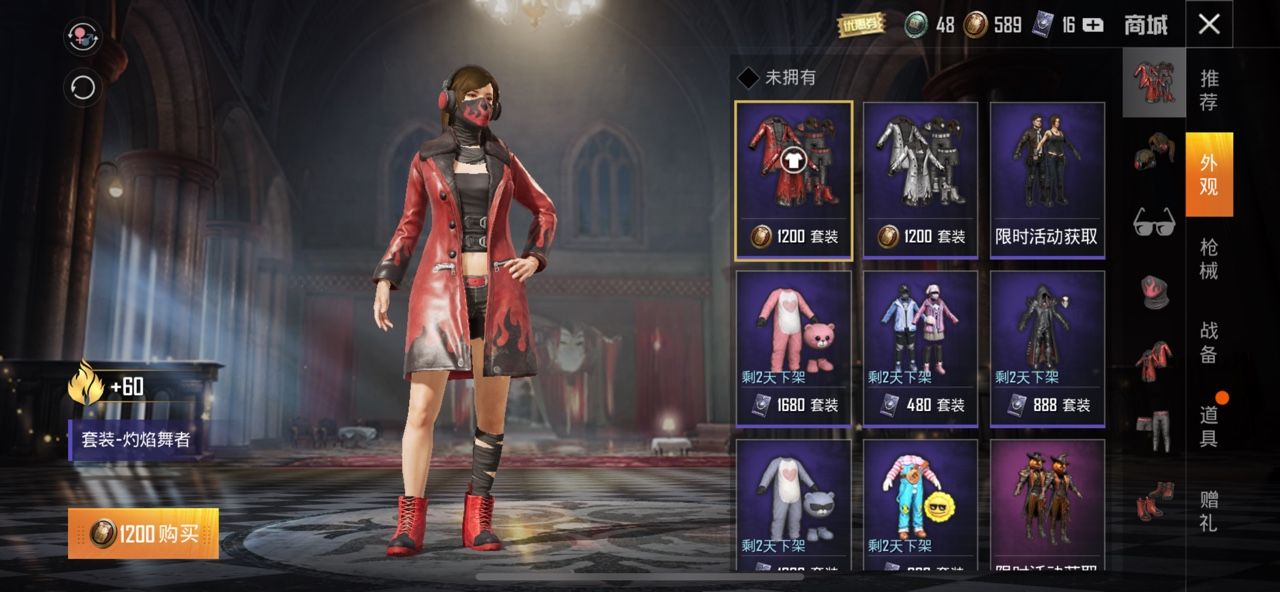Image resolution: width=1280 pixels, height=592 pixels.
Task: Open the 道具 tab
Action: [1209, 426]
